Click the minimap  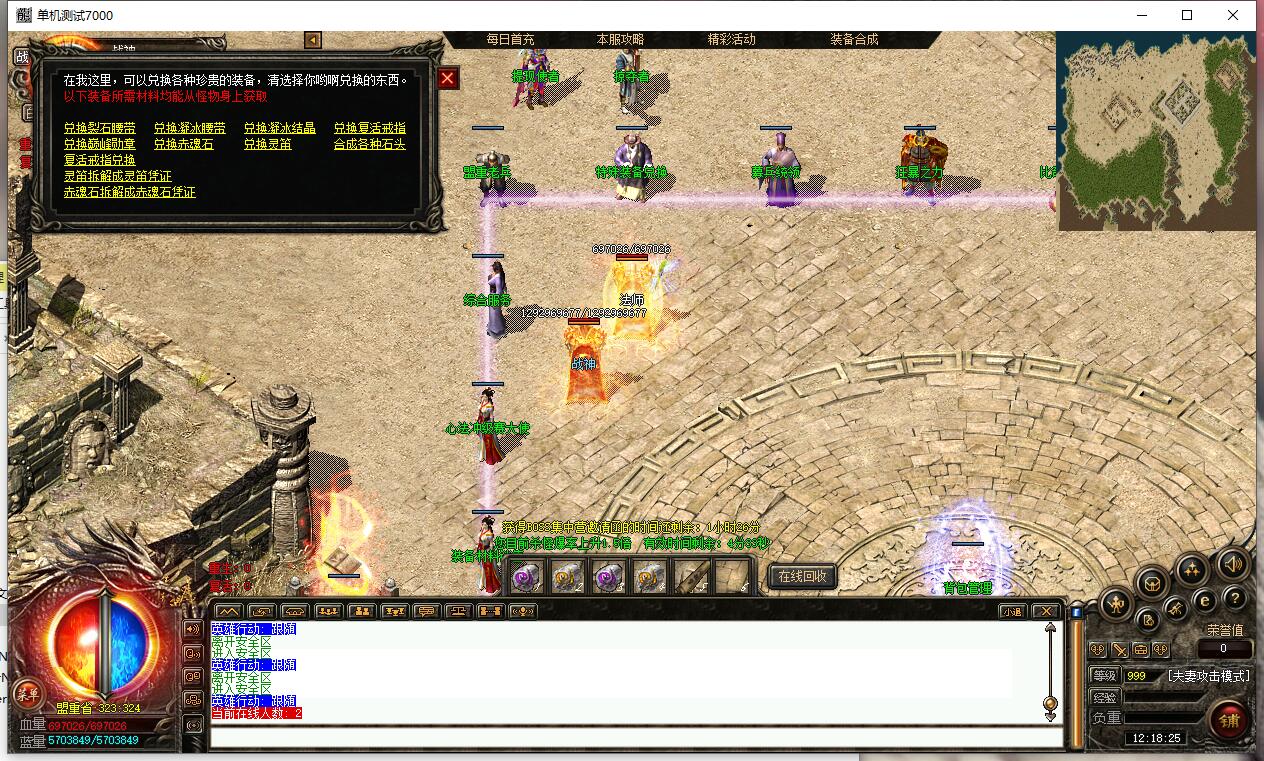pos(1156,130)
